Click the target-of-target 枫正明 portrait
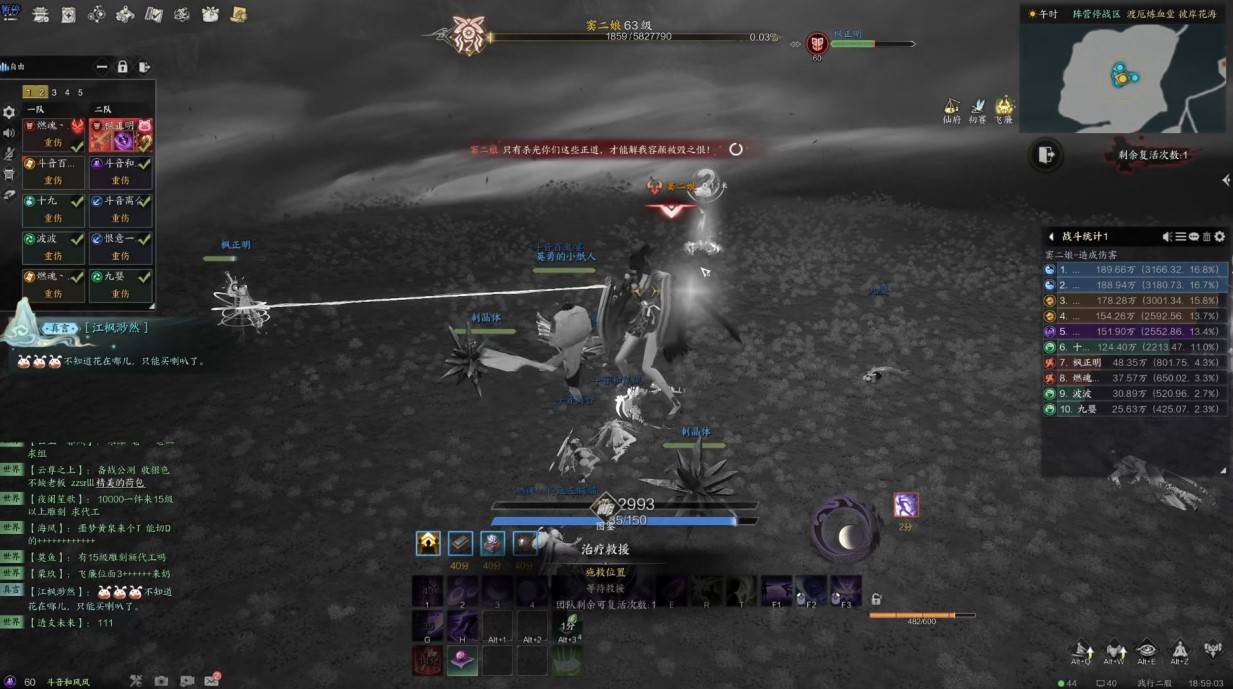Viewport: 1233px width, 689px height. click(x=817, y=42)
